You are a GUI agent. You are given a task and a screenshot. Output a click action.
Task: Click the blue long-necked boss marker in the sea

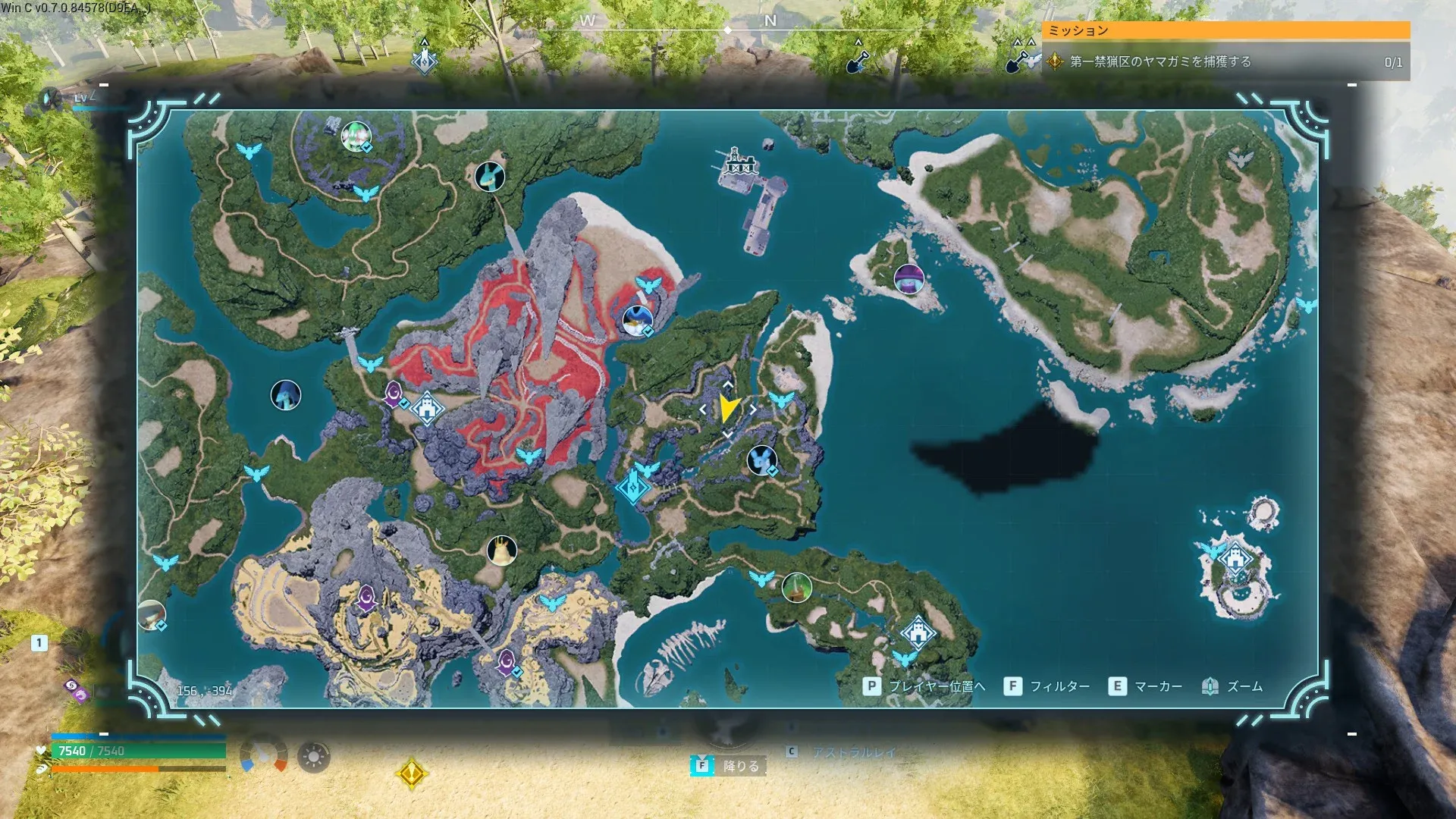pos(285,395)
